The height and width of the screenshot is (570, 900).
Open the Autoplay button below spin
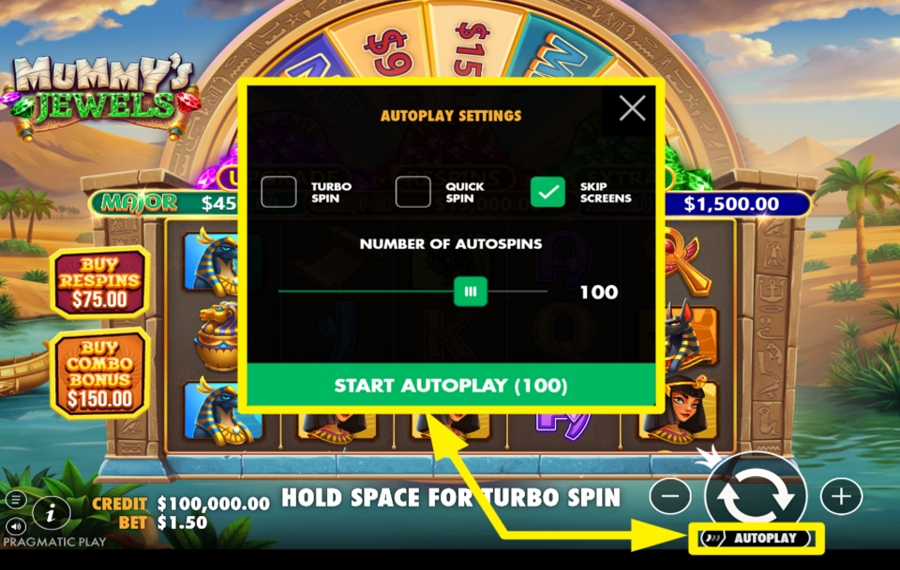[x=756, y=539]
